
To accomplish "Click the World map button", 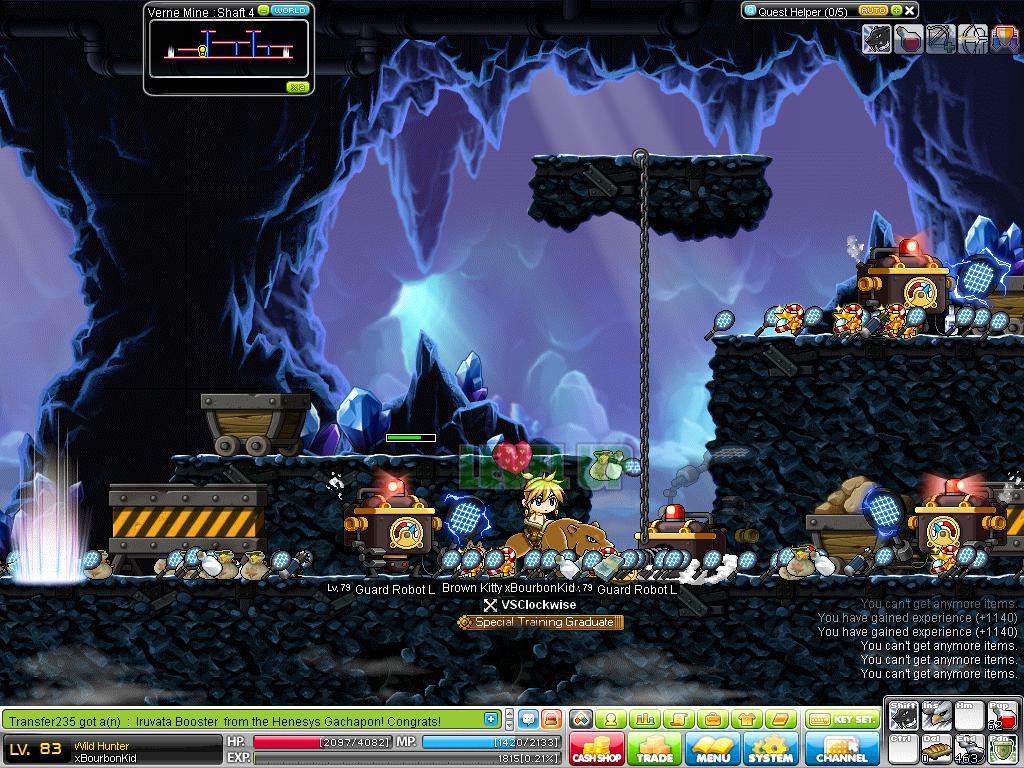I will tap(289, 10).
